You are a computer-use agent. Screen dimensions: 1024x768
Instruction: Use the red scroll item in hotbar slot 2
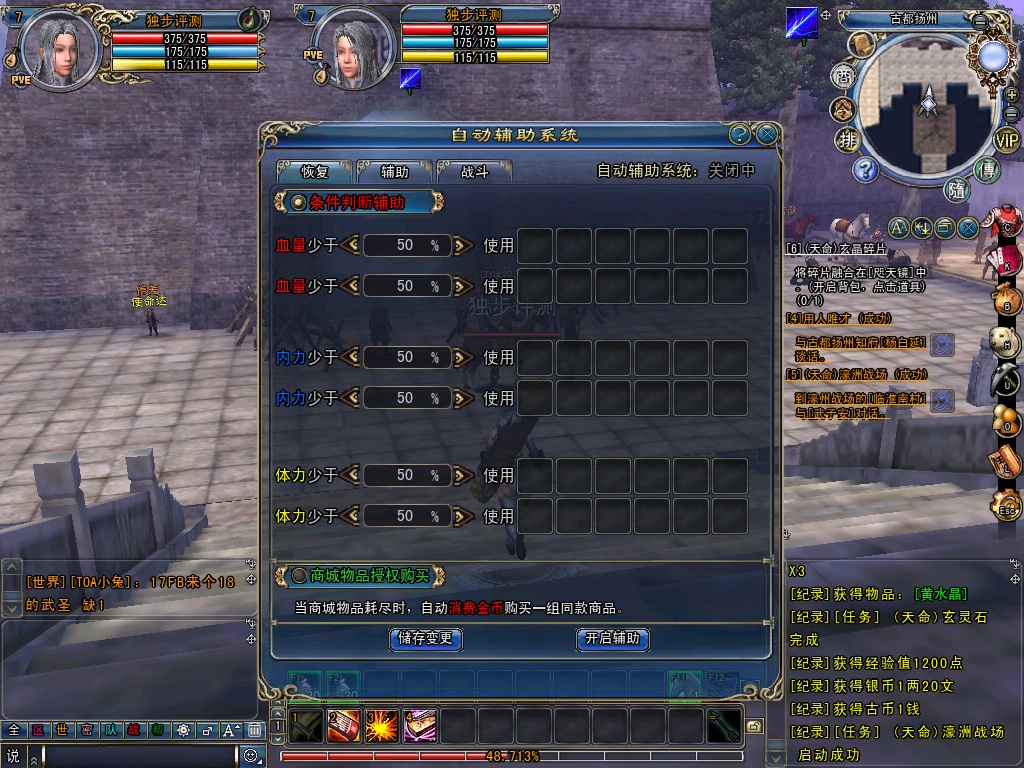click(343, 726)
